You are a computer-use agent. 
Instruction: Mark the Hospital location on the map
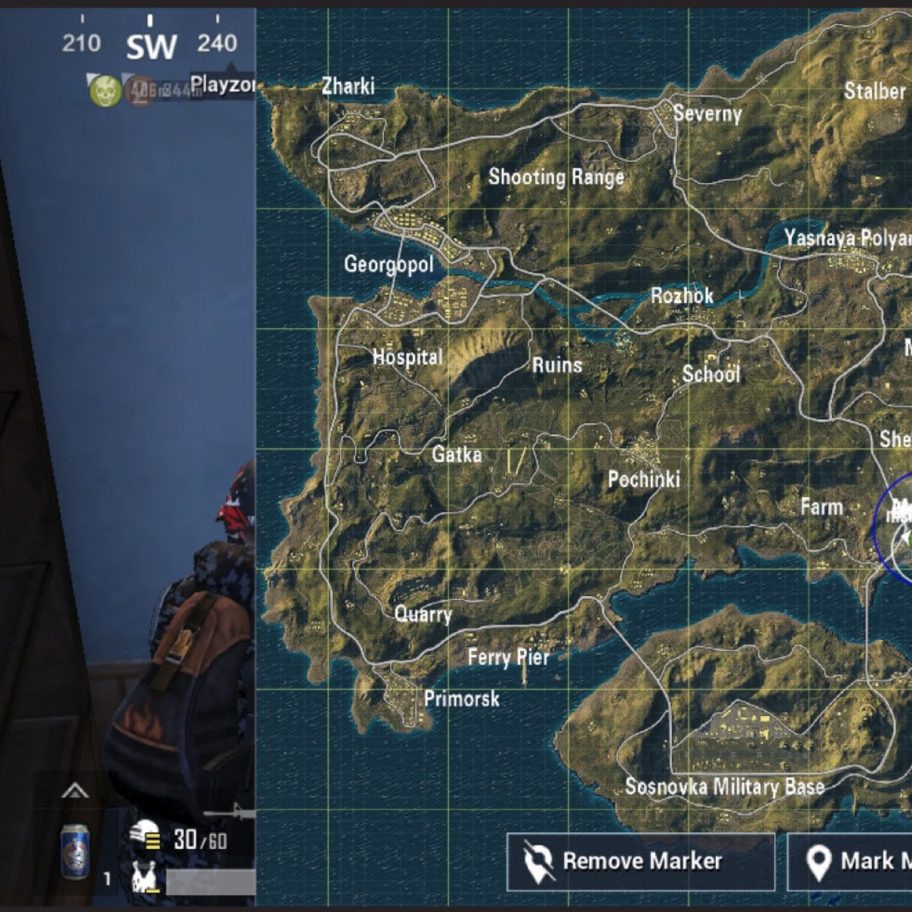[x=407, y=356]
